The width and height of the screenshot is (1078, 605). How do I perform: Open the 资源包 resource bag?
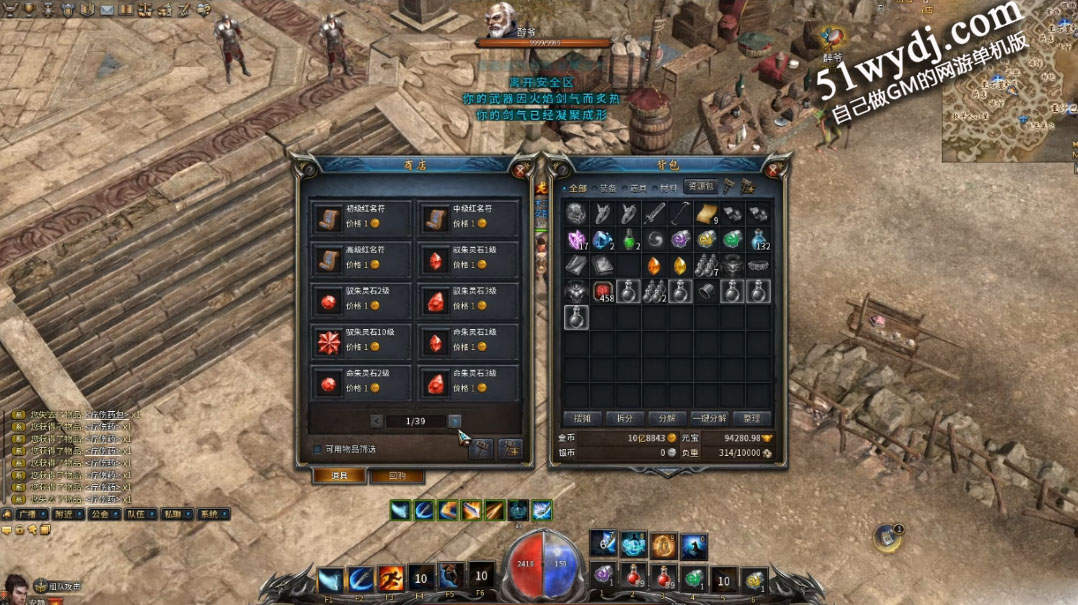click(699, 186)
